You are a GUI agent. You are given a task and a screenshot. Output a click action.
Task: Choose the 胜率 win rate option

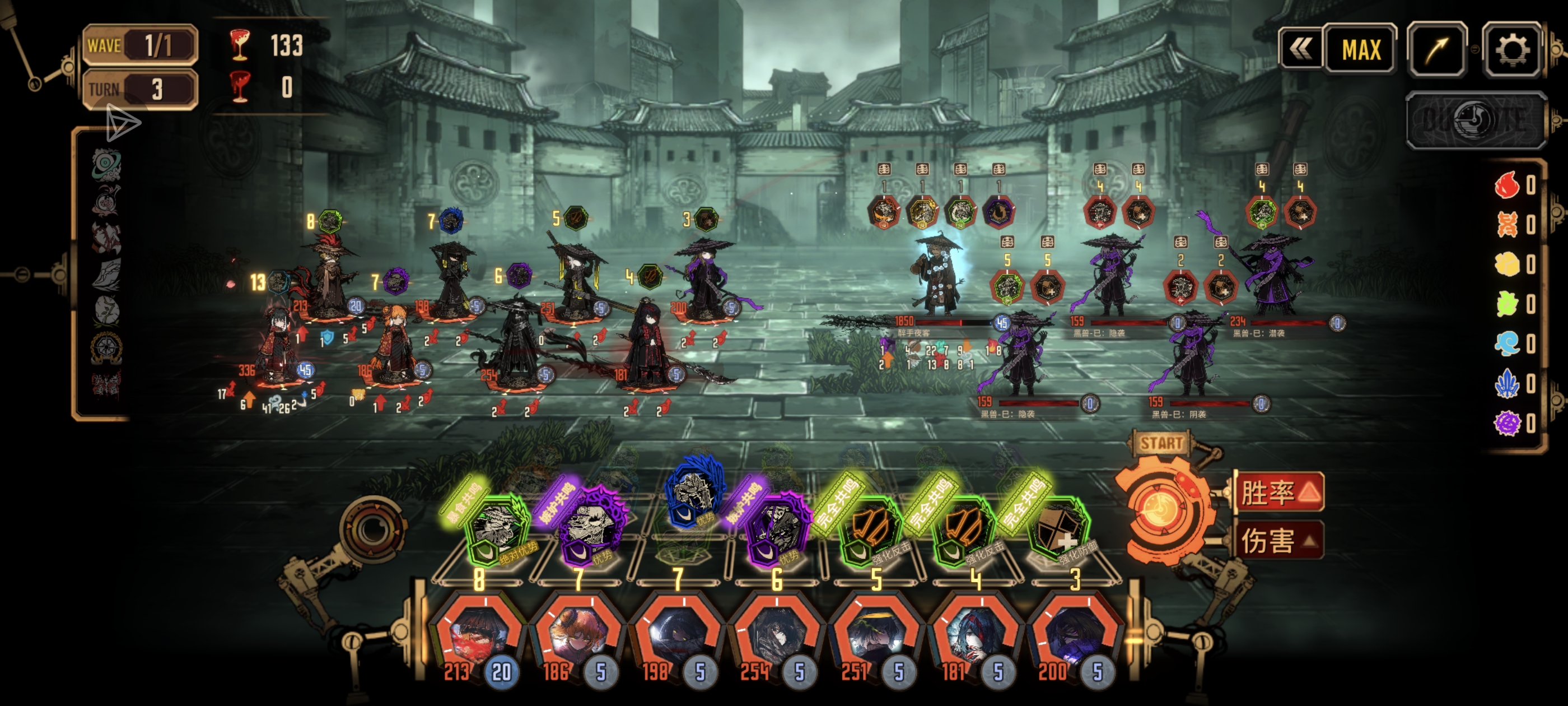point(1278,492)
